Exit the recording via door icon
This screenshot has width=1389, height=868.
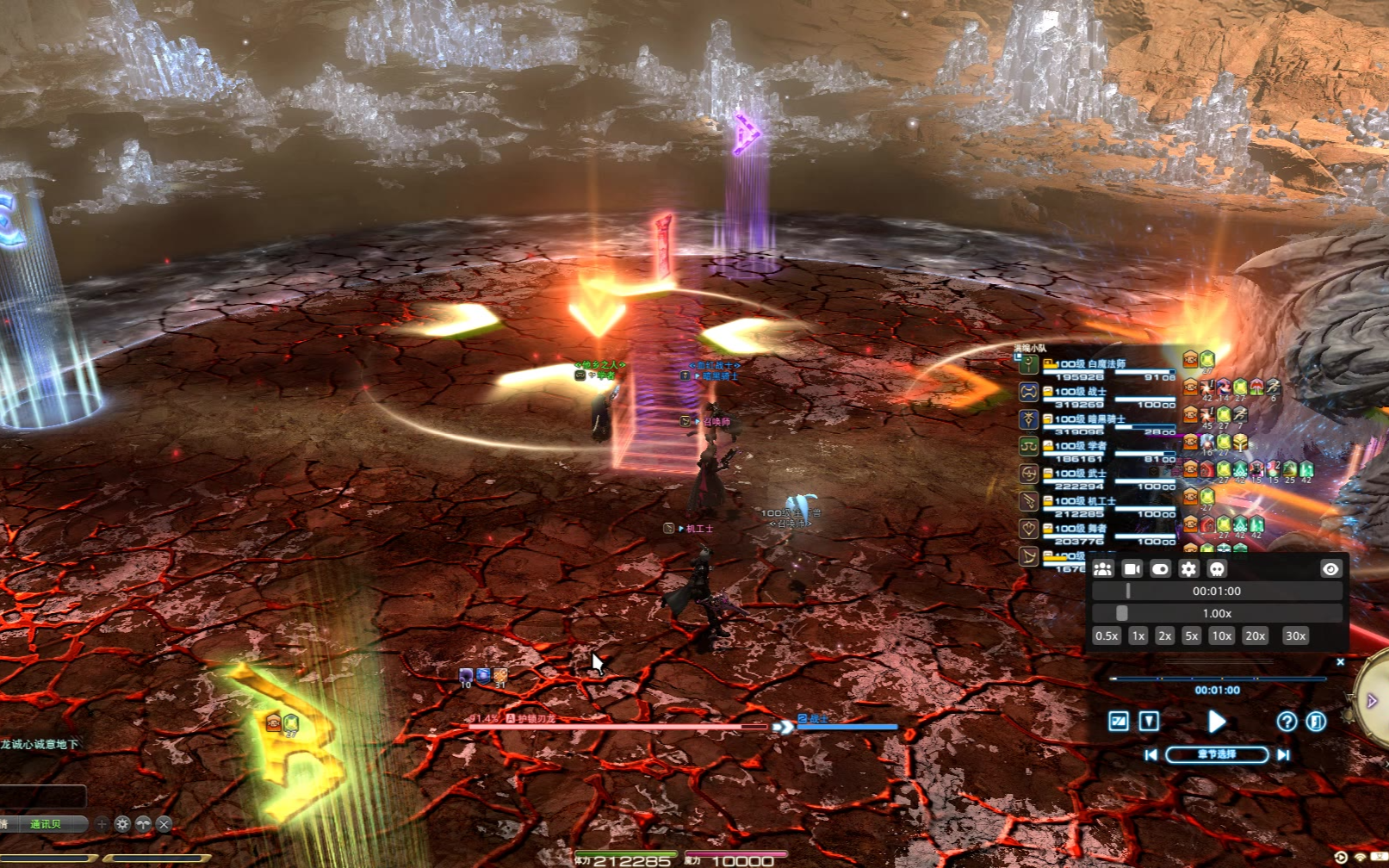[1316, 722]
